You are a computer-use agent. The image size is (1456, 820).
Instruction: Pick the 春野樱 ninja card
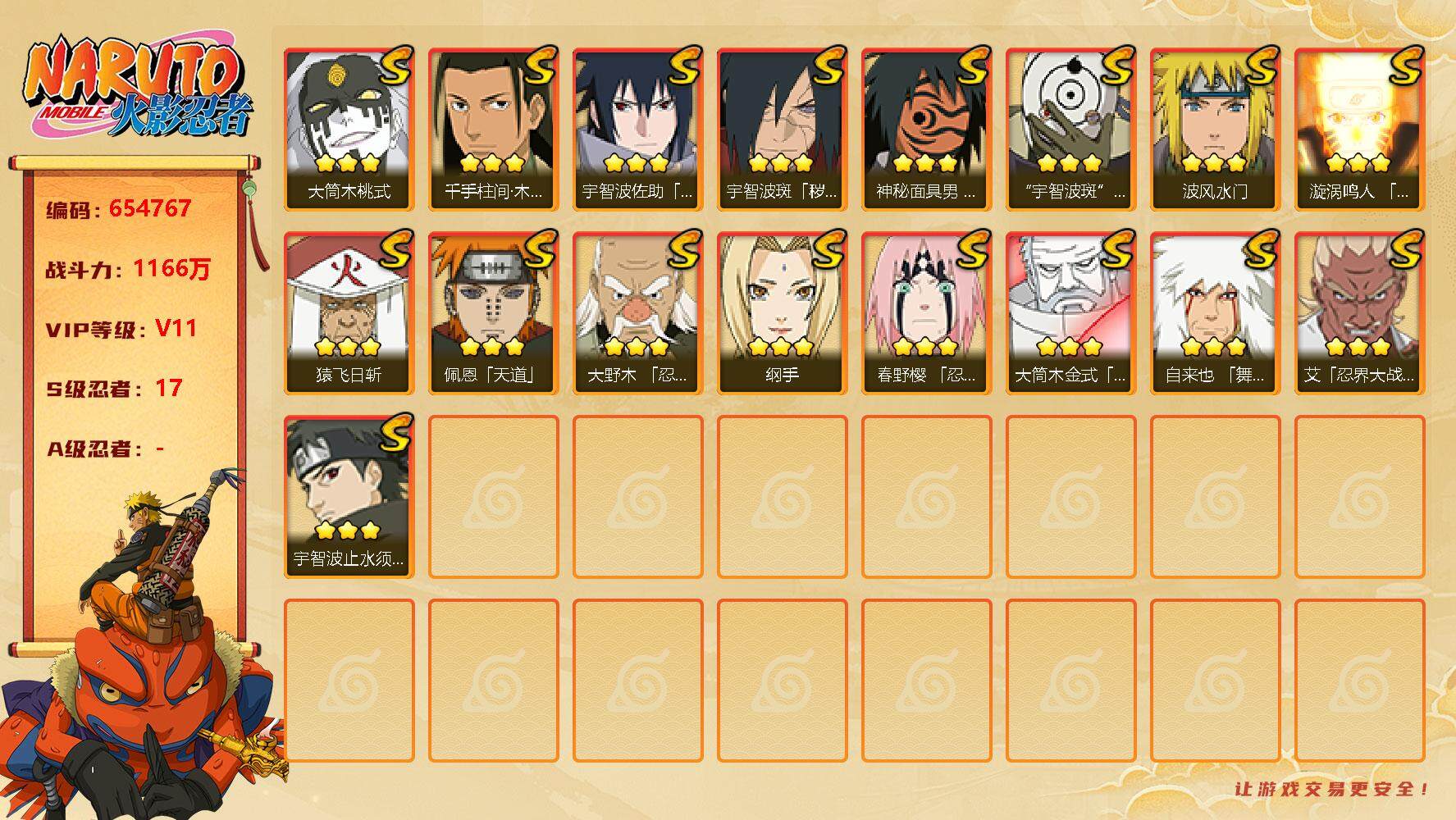926,312
